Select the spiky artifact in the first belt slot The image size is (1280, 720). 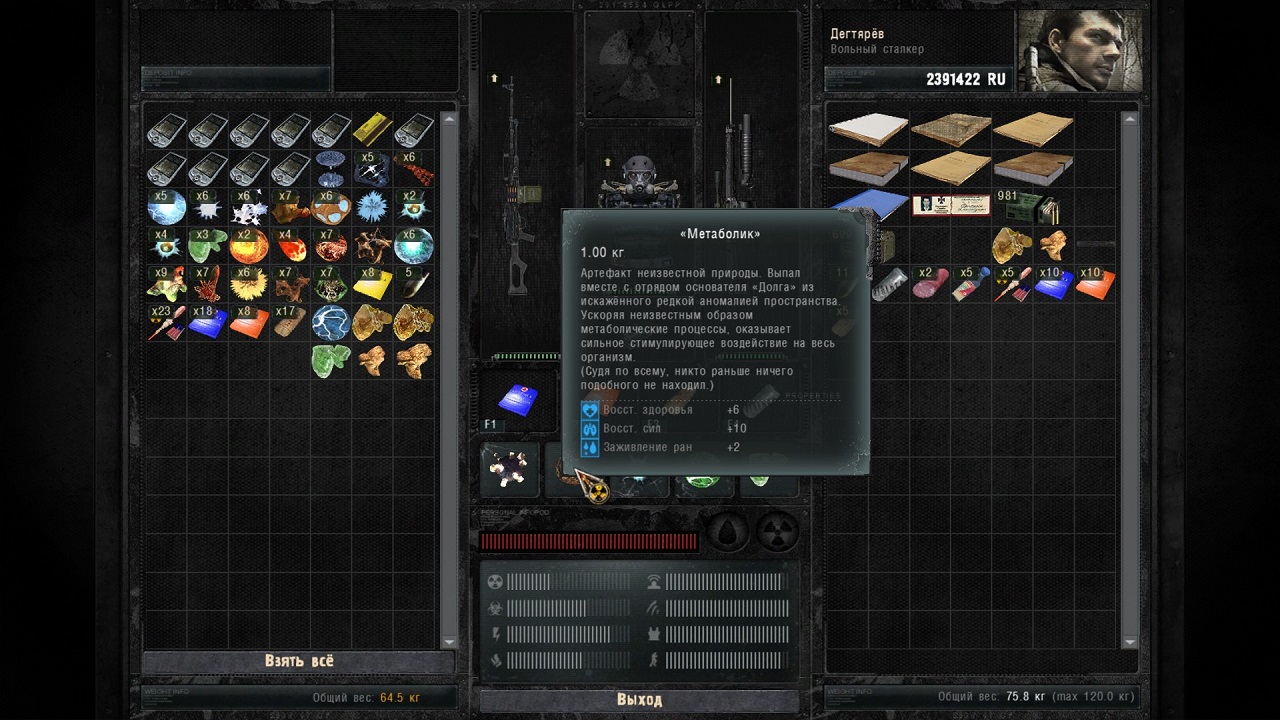coord(510,469)
